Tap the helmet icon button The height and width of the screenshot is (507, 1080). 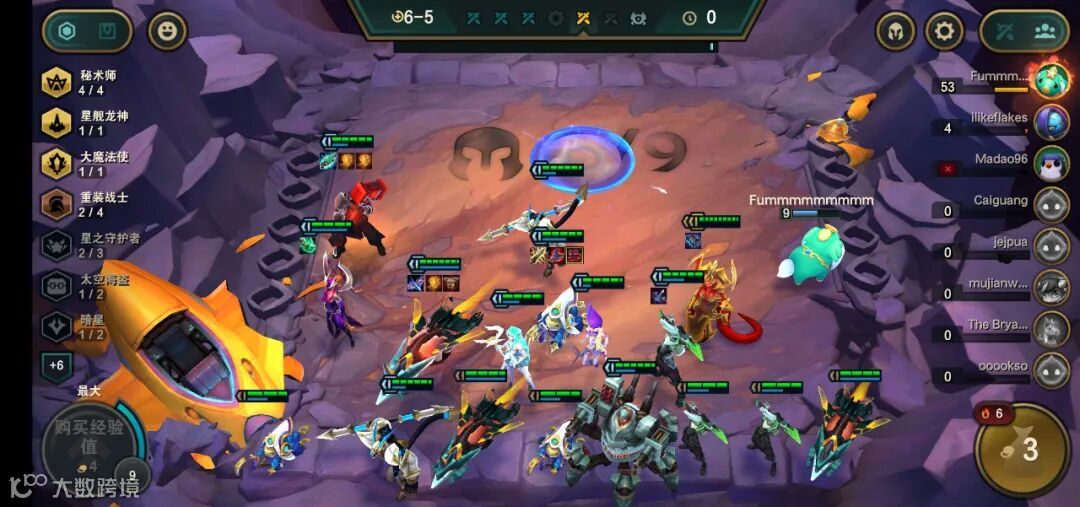point(895,31)
